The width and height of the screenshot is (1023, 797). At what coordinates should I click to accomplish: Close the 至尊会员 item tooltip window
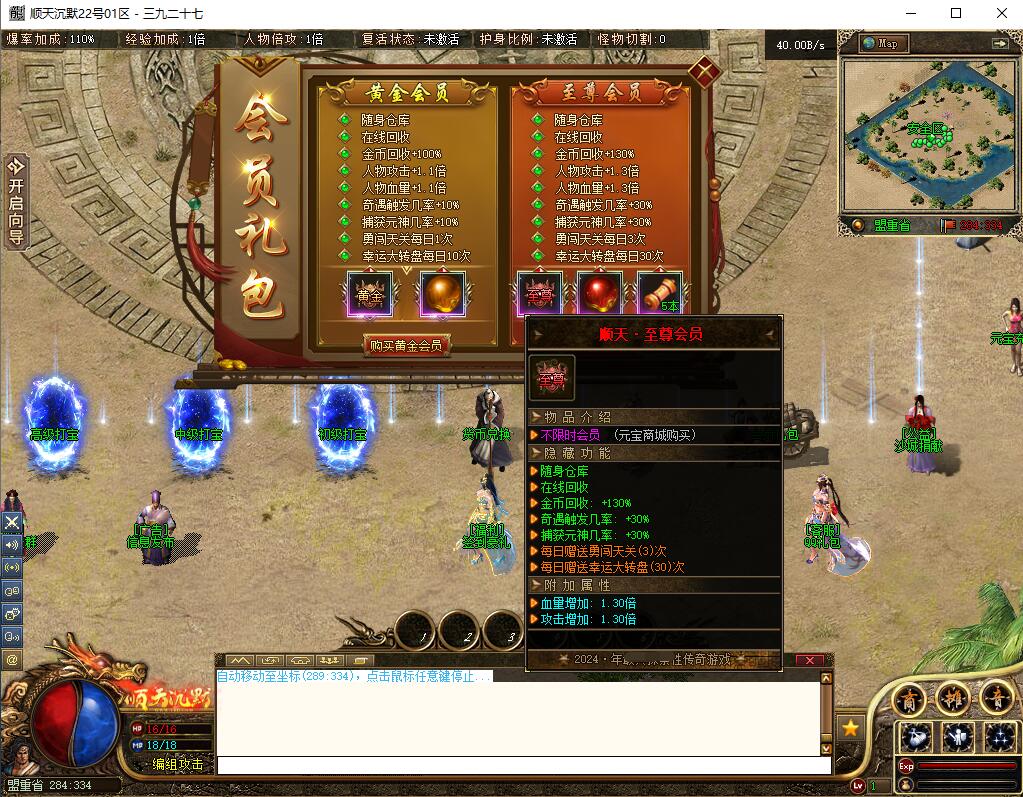(x=810, y=660)
